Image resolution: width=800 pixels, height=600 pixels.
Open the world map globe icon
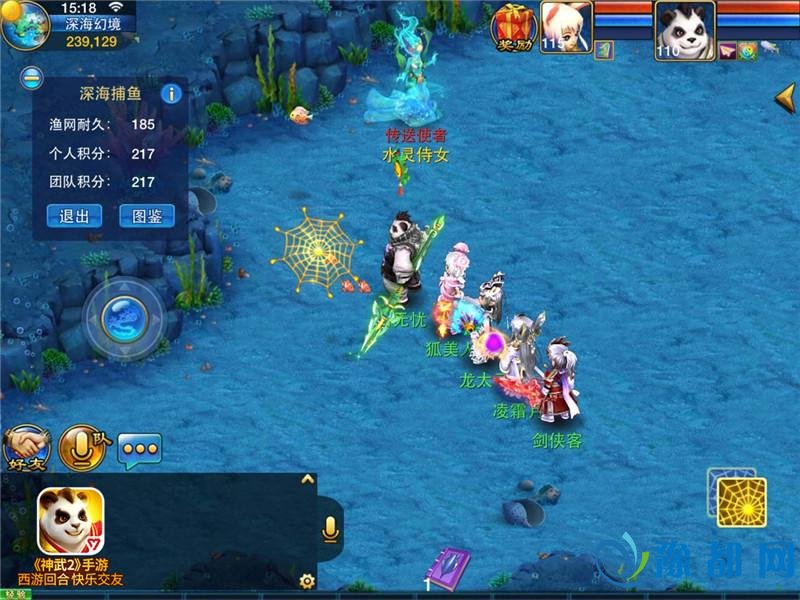coord(25,27)
